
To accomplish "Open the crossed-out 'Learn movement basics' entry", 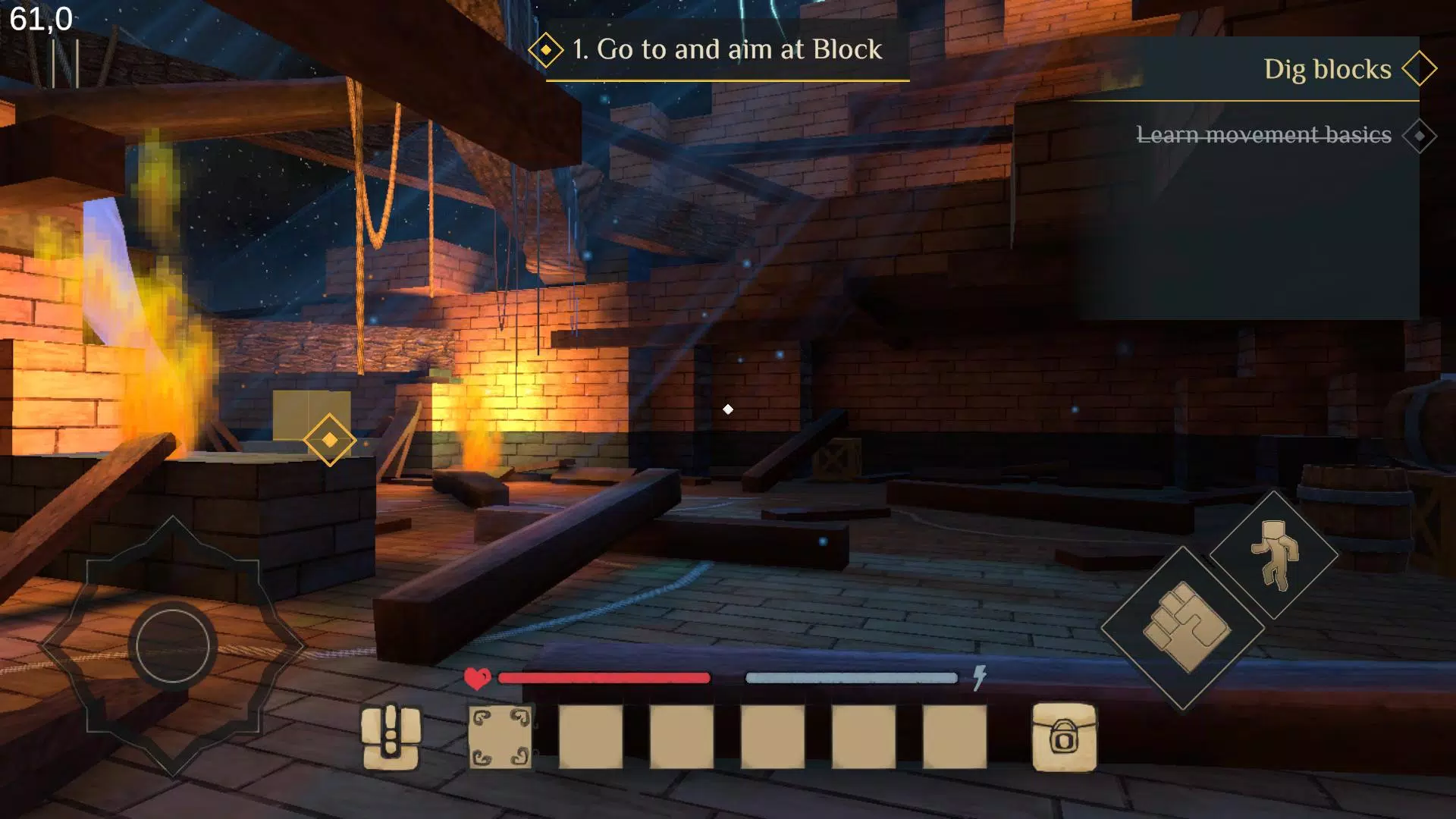I will click(1263, 135).
